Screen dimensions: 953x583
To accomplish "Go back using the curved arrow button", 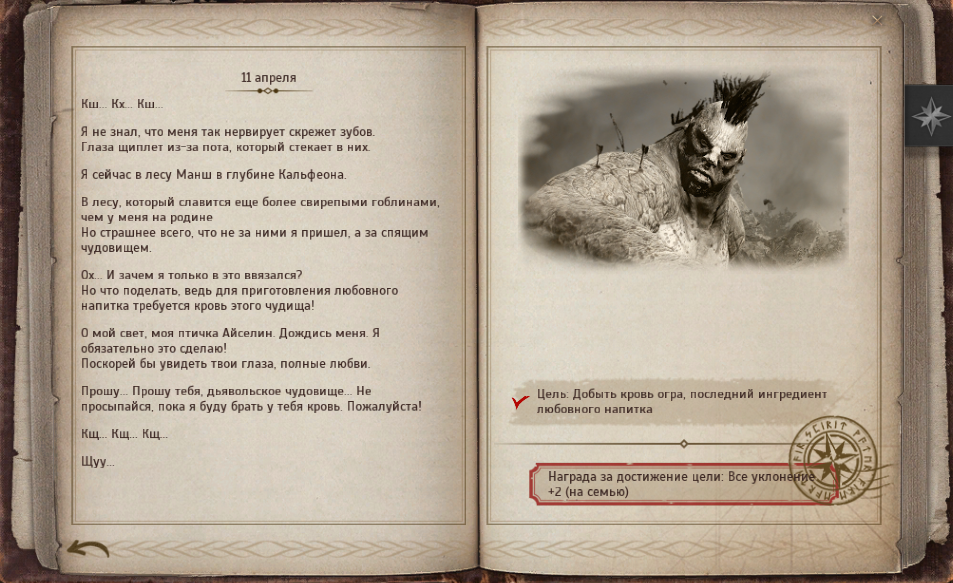I will [x=88, y=548].
